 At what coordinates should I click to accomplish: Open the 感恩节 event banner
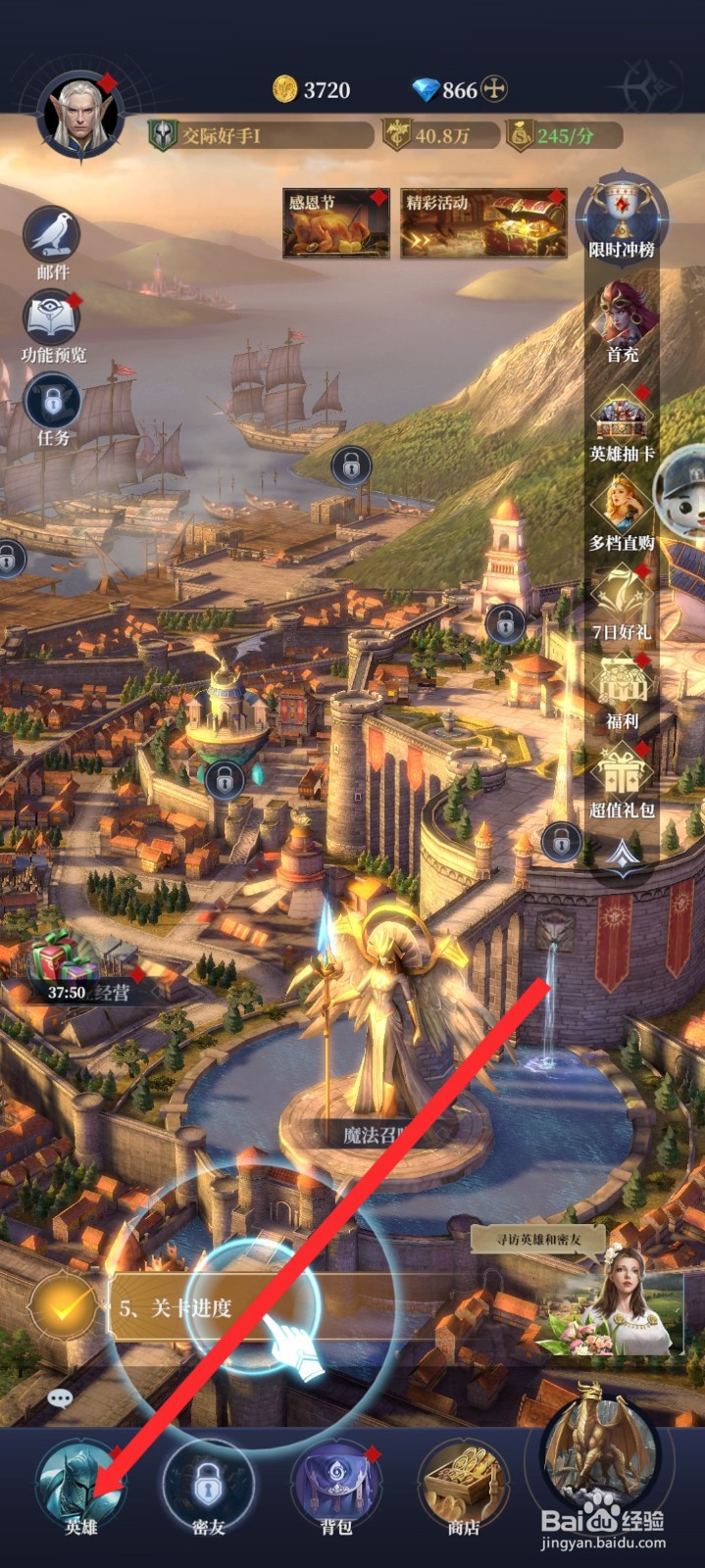(x=335, y=222)
